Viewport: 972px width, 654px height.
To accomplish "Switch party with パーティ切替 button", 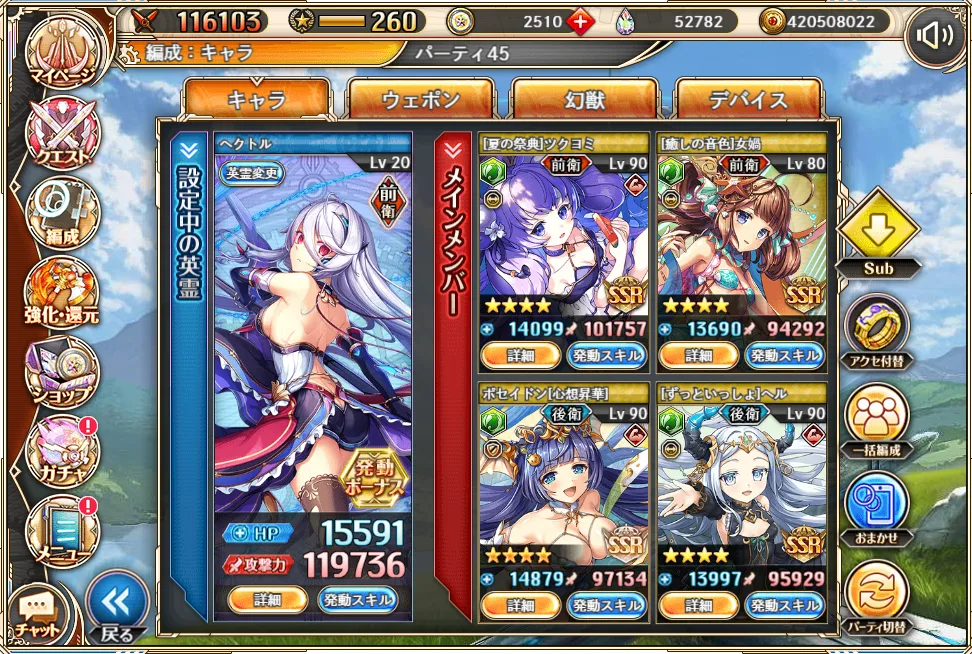I will click(877, 597).
